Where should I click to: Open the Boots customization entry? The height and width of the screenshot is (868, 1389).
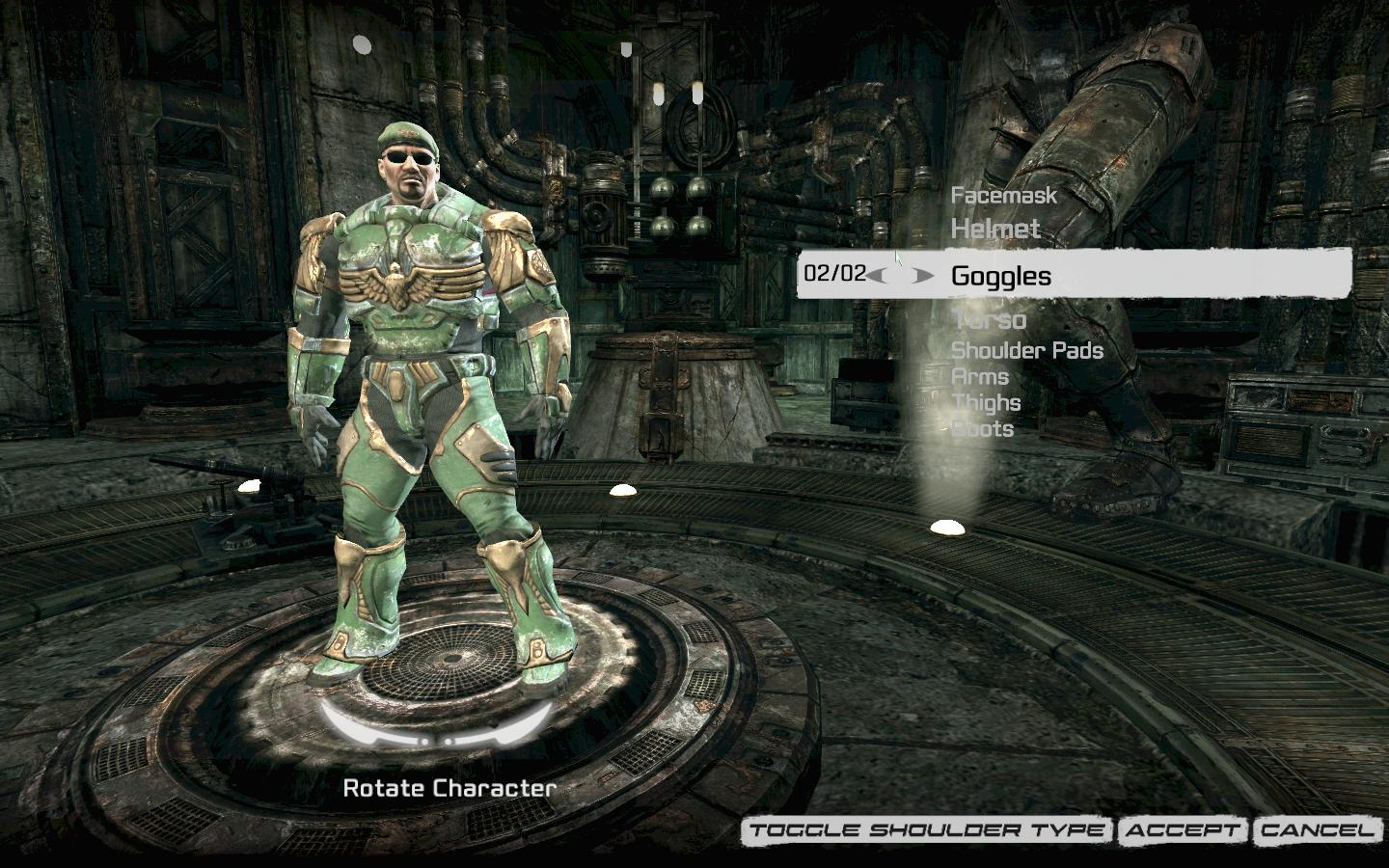pos(983,429)
